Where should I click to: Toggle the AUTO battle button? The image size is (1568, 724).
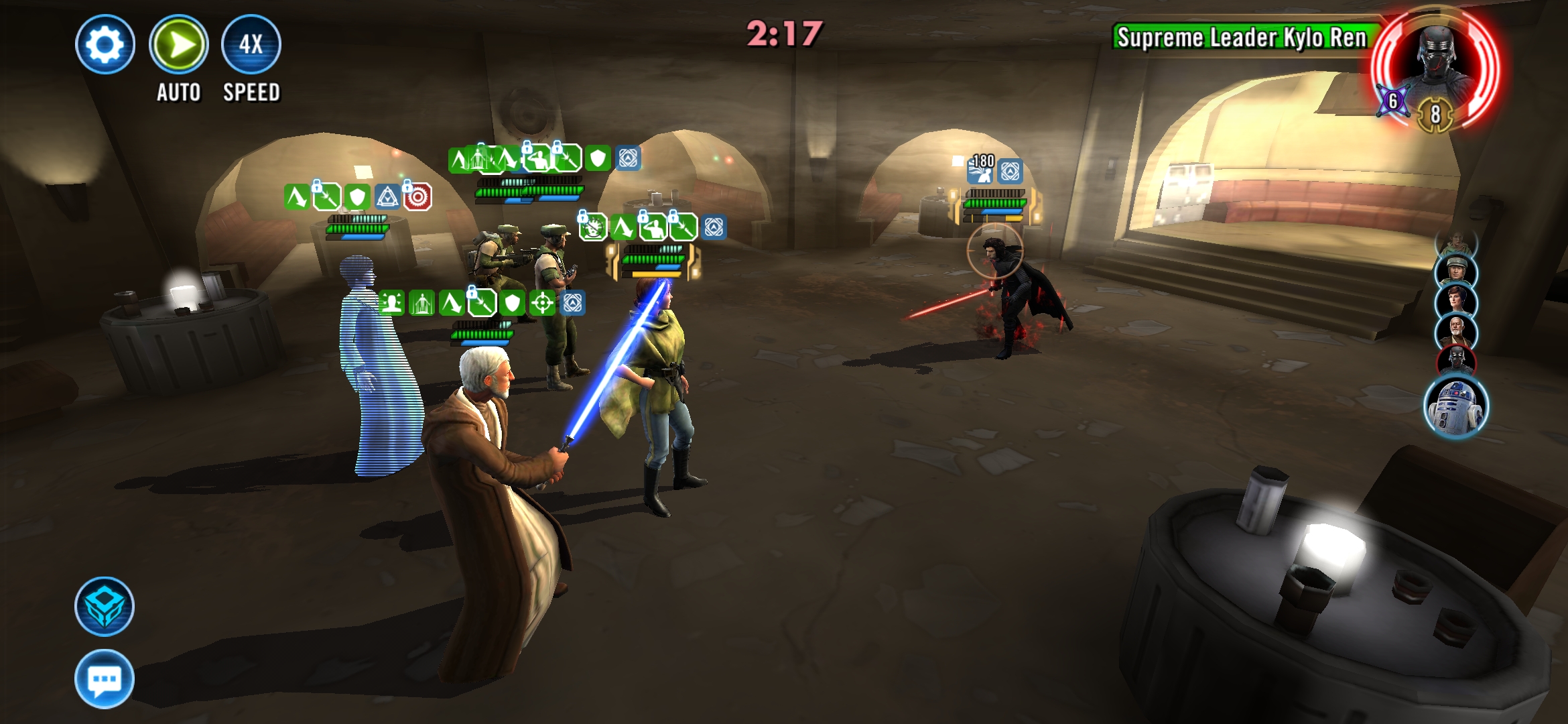pos(178,45)
